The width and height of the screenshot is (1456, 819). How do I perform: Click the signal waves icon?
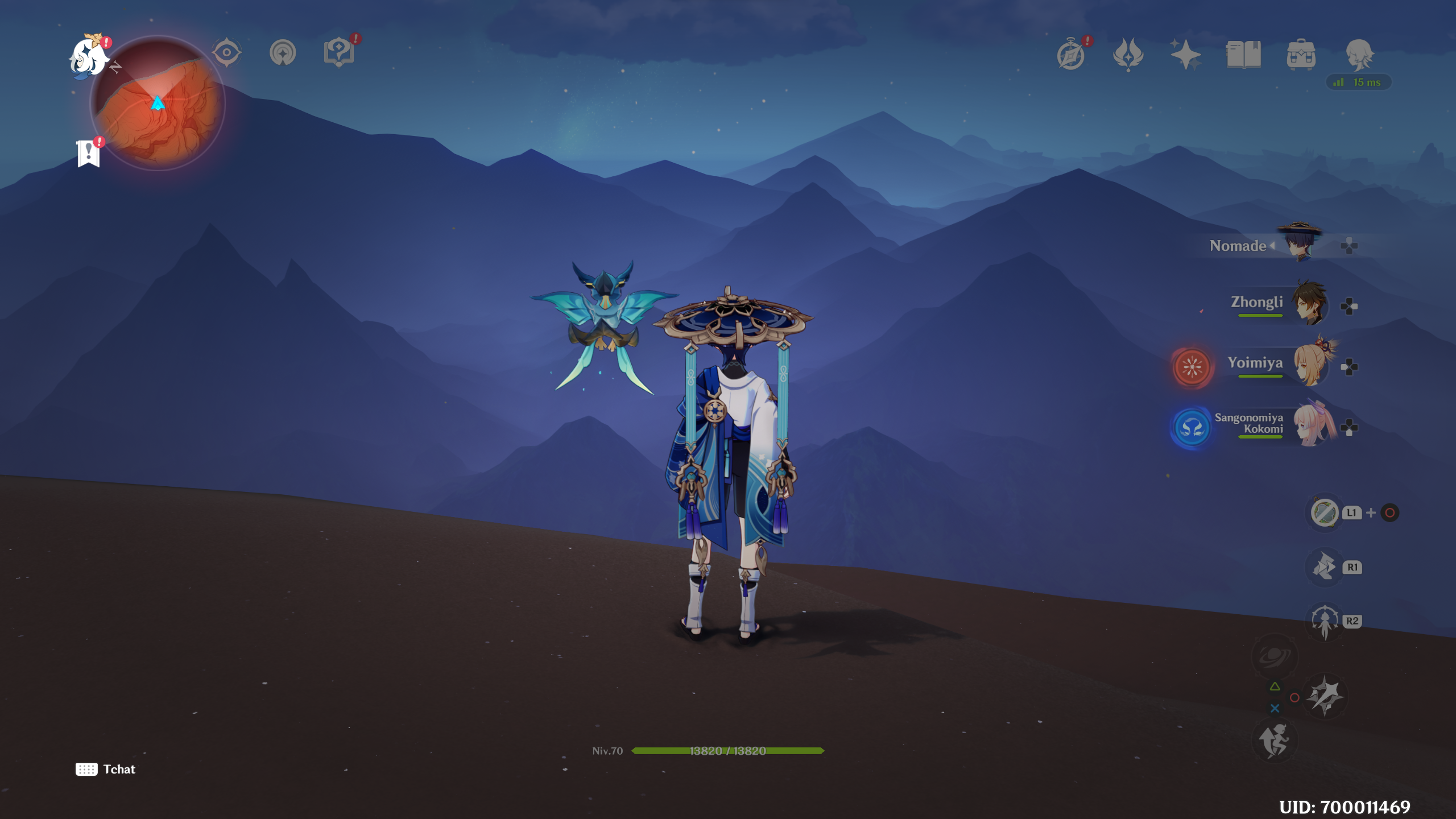point(283,53)
